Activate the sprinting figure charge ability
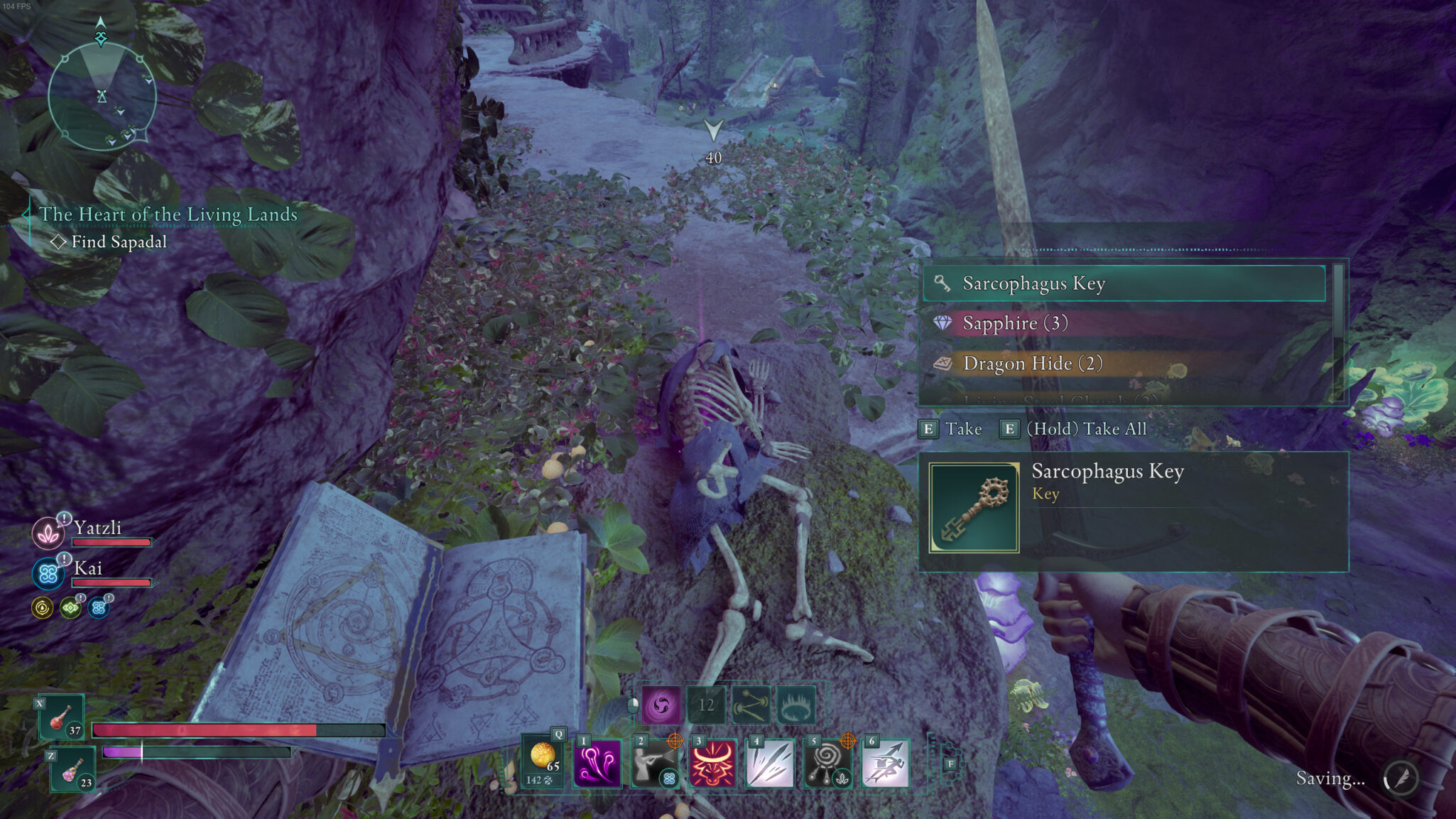1456x819 pixels. point(885,764)
